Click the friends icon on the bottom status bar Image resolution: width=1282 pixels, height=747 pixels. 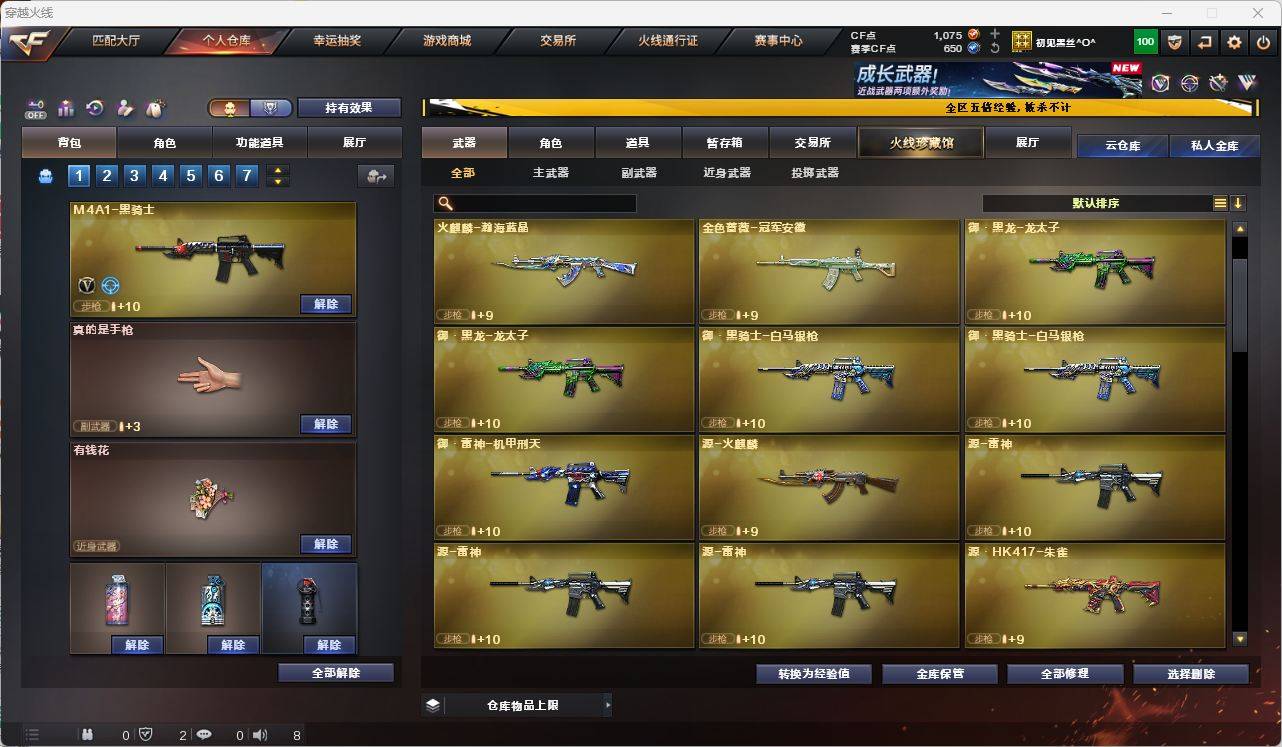click(87, 735)
